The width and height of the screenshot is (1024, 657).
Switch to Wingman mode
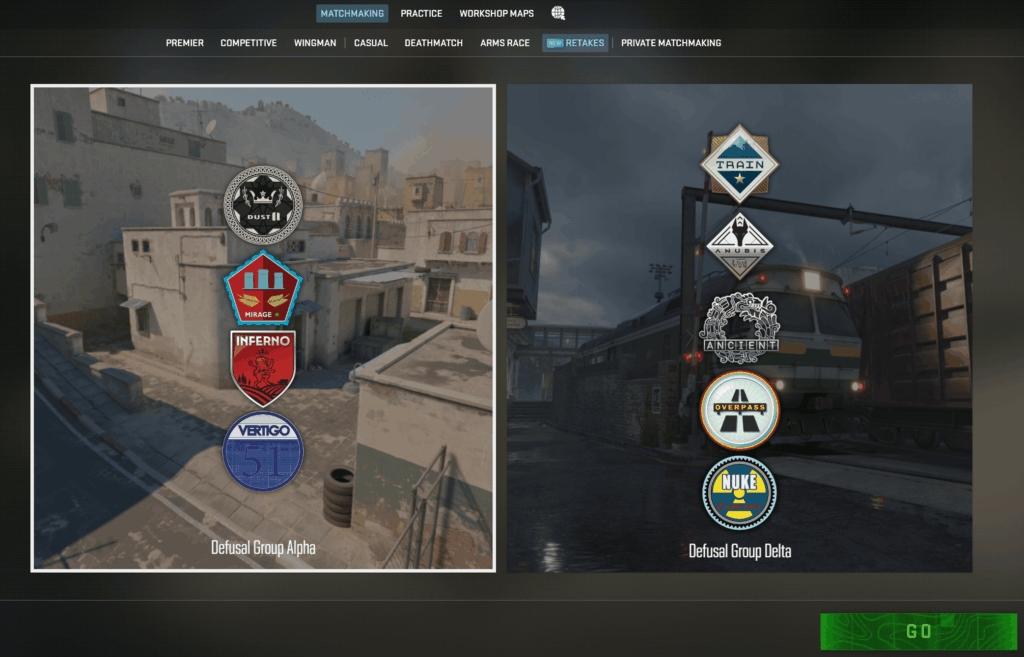point(315,43)
